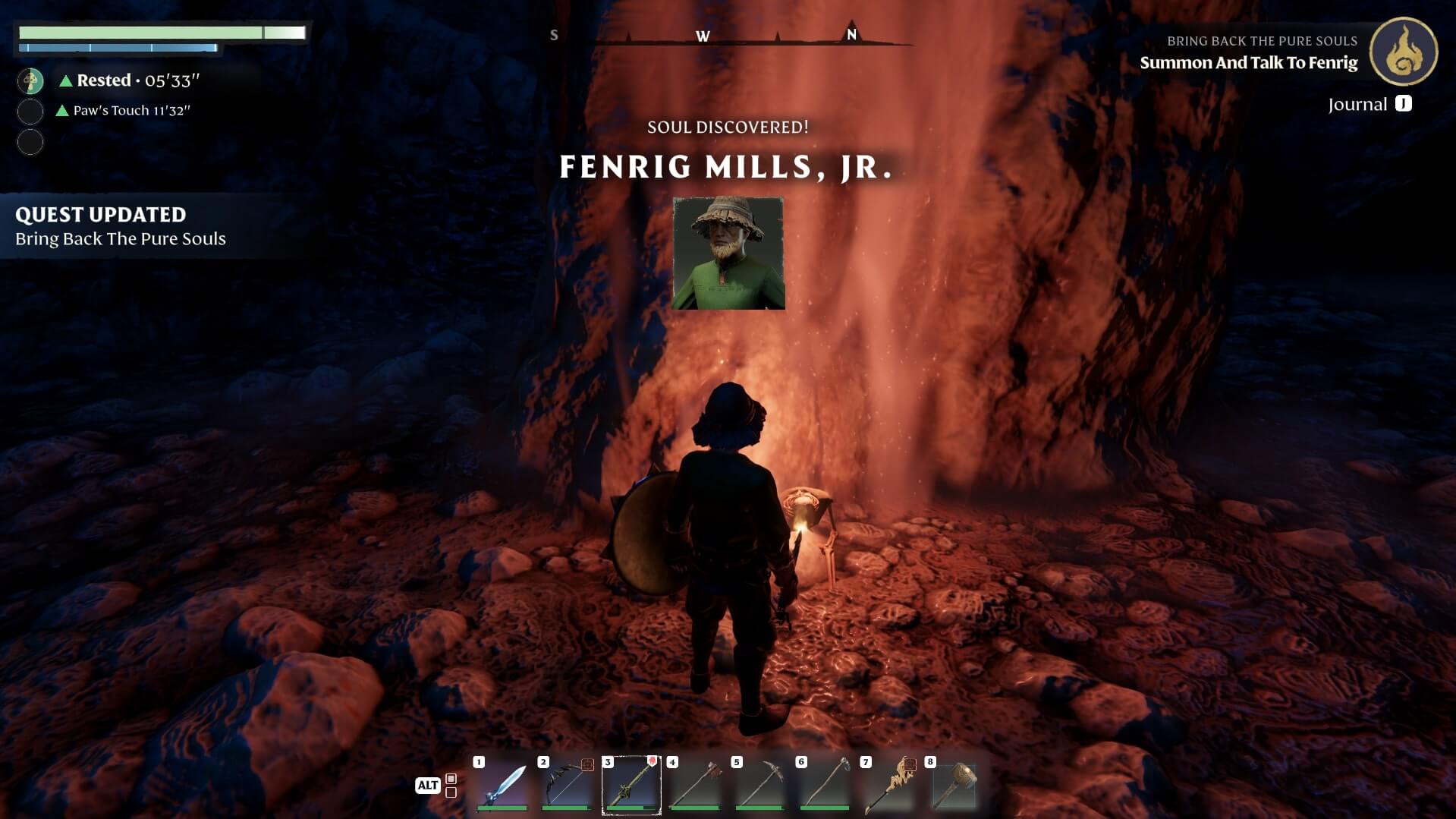Click the flame quest emblem icon
Image resolution: width=1456 pixels, height=819 pixels.
tap(1403, 51)
